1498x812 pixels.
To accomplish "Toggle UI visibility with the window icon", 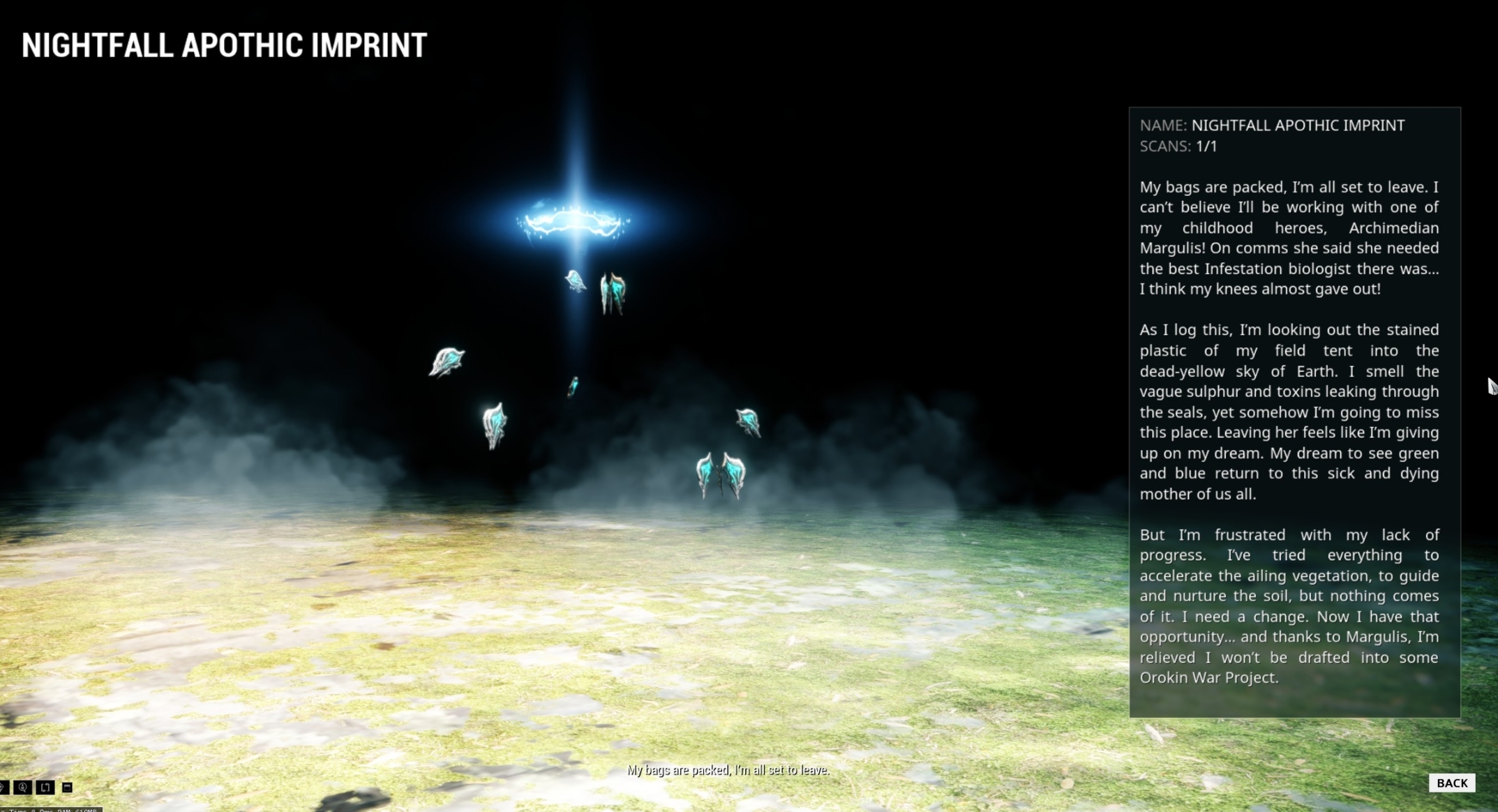I will tap(67, 788).
